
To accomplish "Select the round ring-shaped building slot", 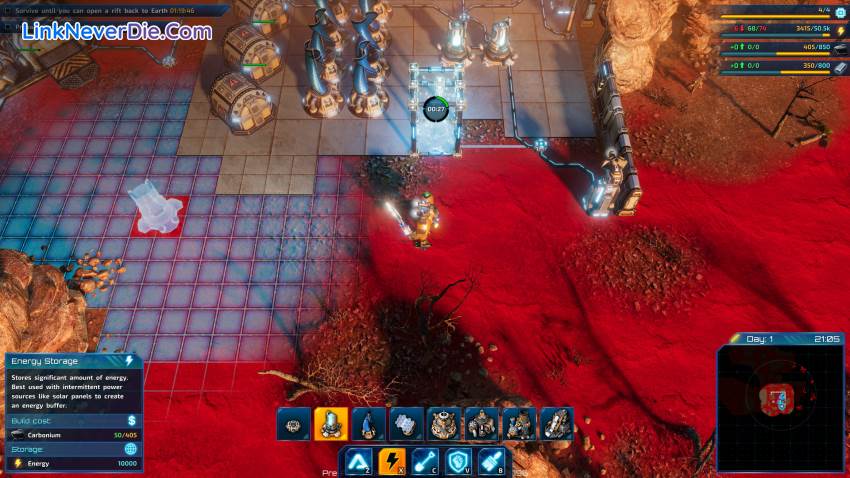I will pos(294,424).
